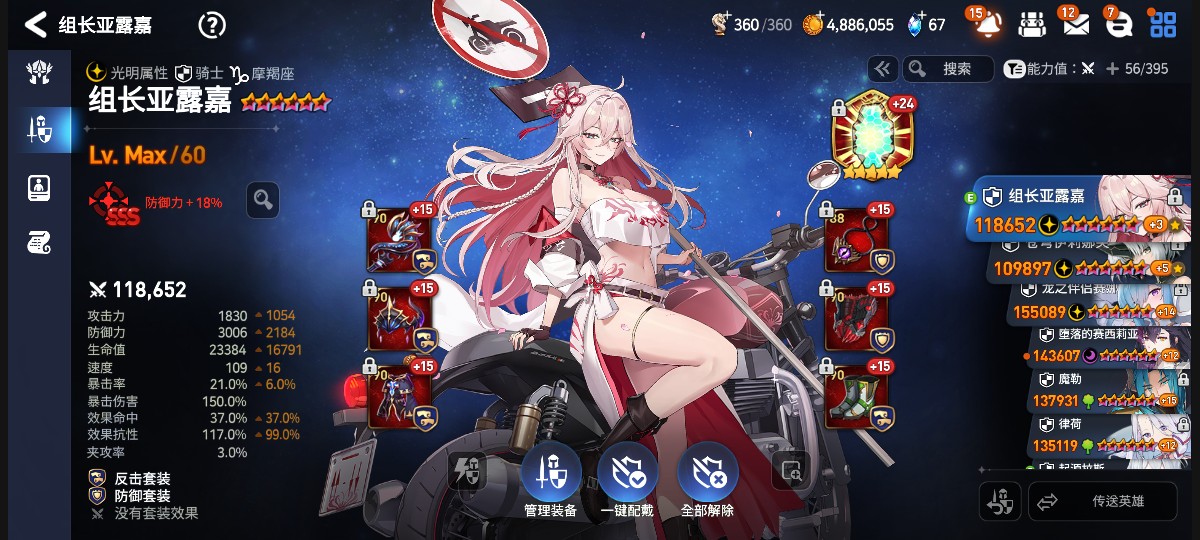Screen dimensions: 1200x540
Task: Inspect stat details with the magnifier button
Action: tap(263, 200)
